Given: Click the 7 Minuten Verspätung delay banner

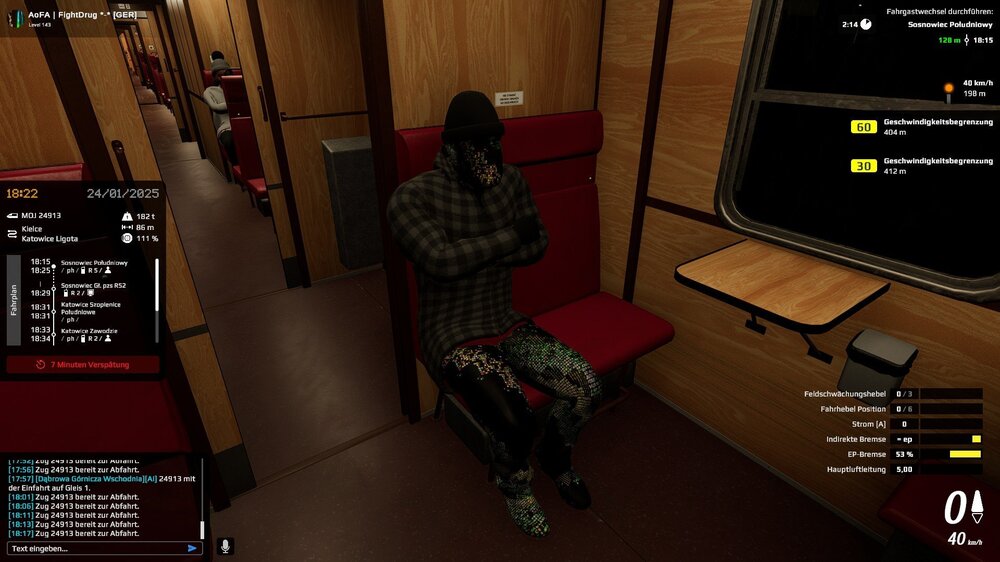Looking at the screenshot, I should coord(82,364).
